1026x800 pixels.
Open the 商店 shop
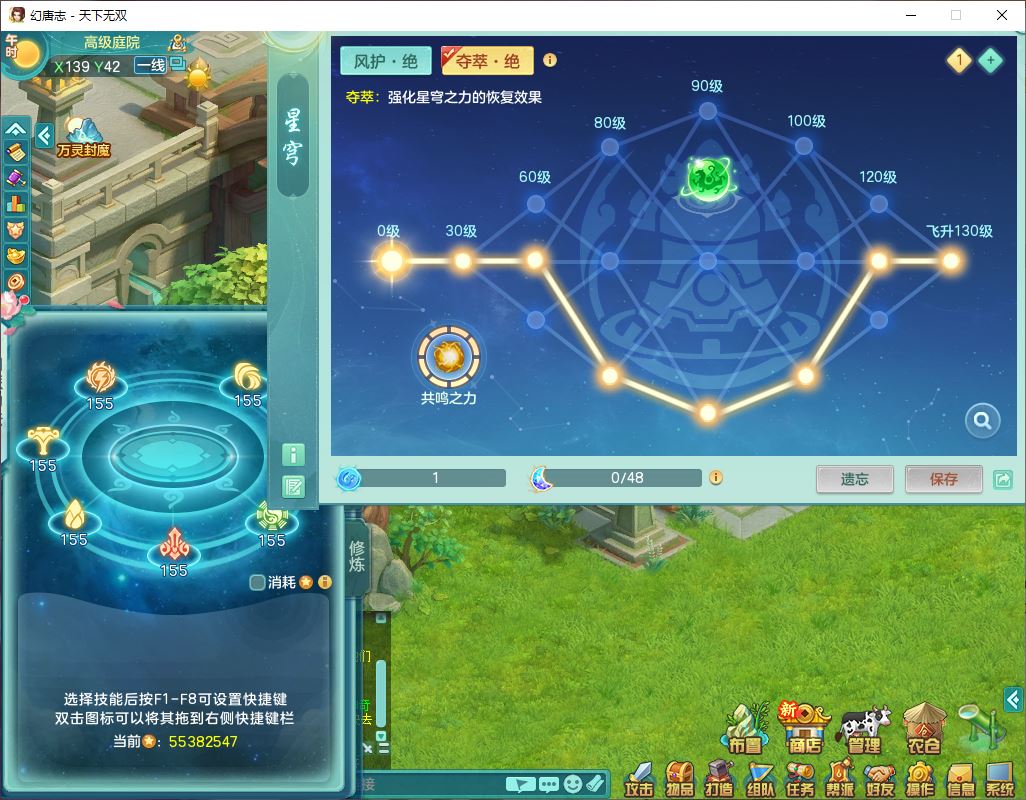click(x=806, y=727)
